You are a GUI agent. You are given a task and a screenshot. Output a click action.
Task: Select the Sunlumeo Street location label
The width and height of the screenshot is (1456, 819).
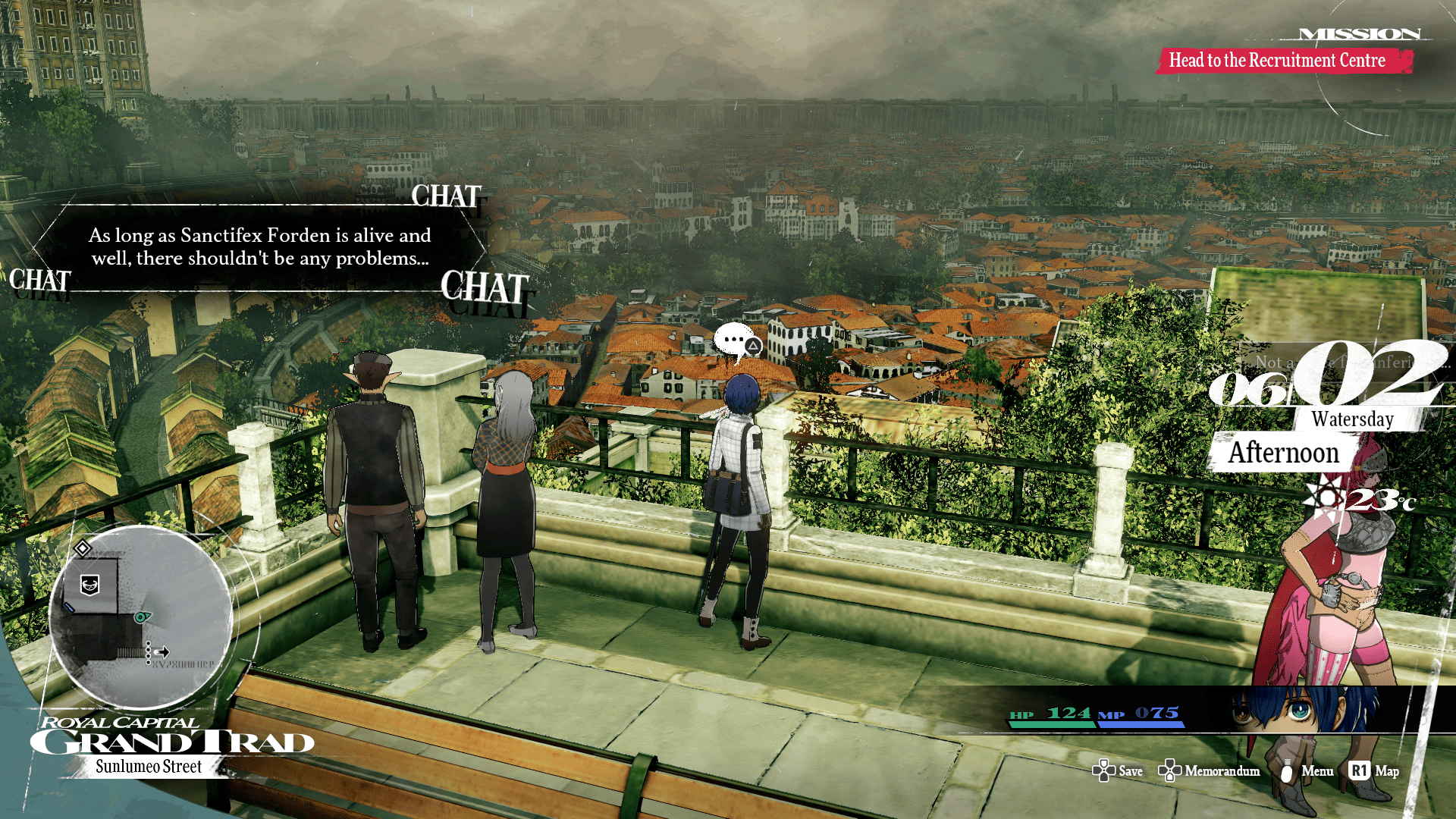pyautogui.click(x=149, y=767)
